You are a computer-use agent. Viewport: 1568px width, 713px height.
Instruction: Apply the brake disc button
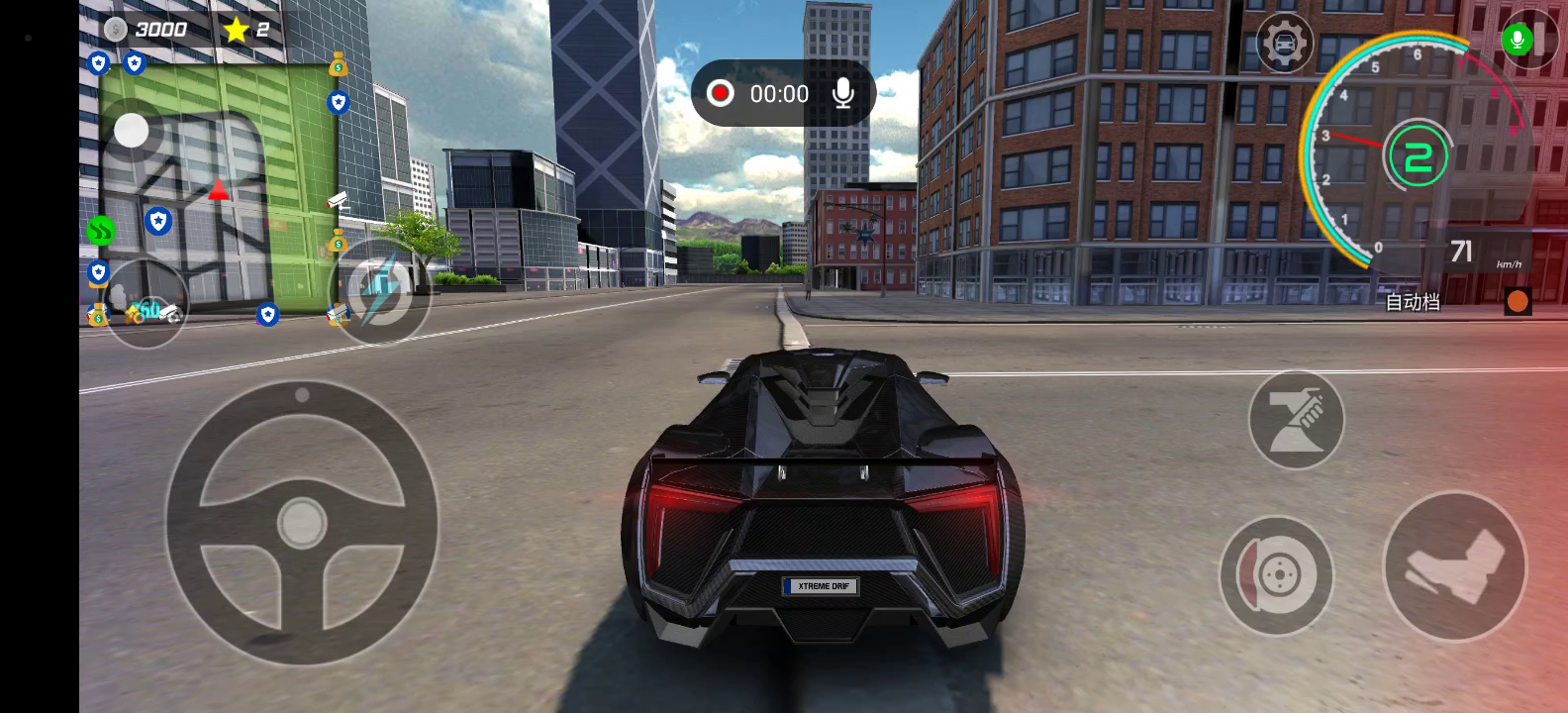coord(1276,575)
